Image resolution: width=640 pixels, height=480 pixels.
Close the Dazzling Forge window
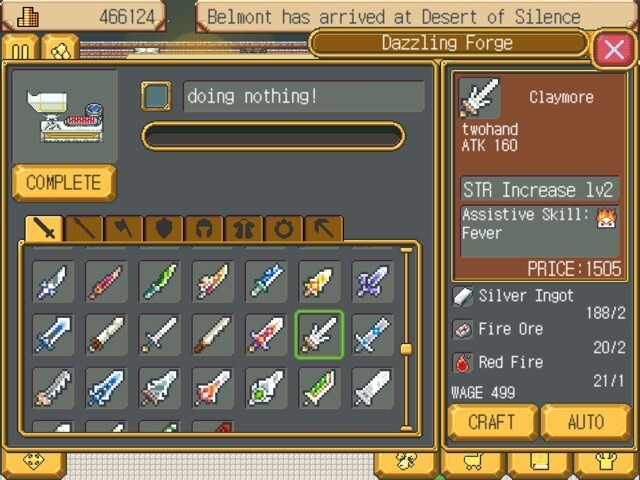[612, 48]
